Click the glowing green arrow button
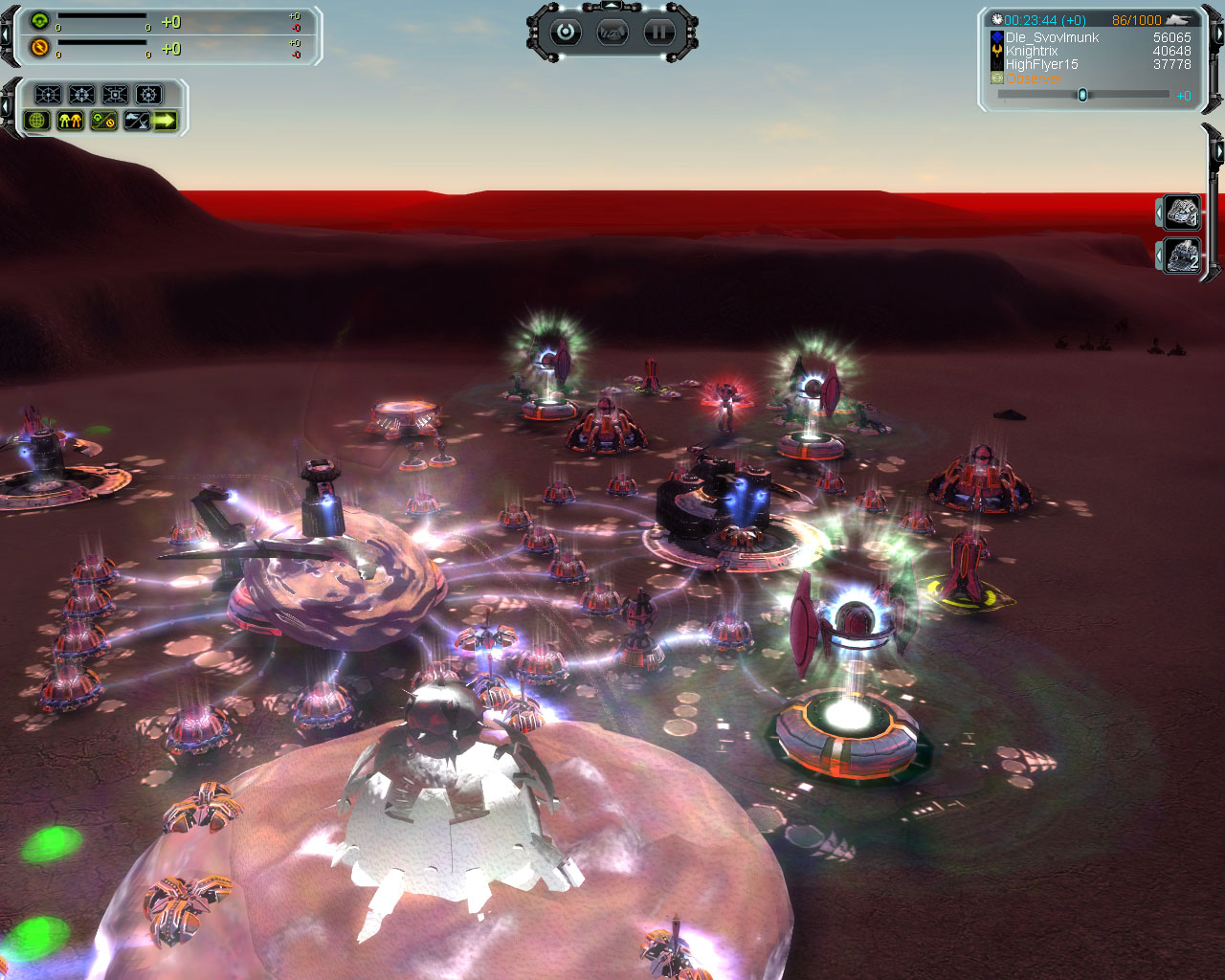 (166, 121)
